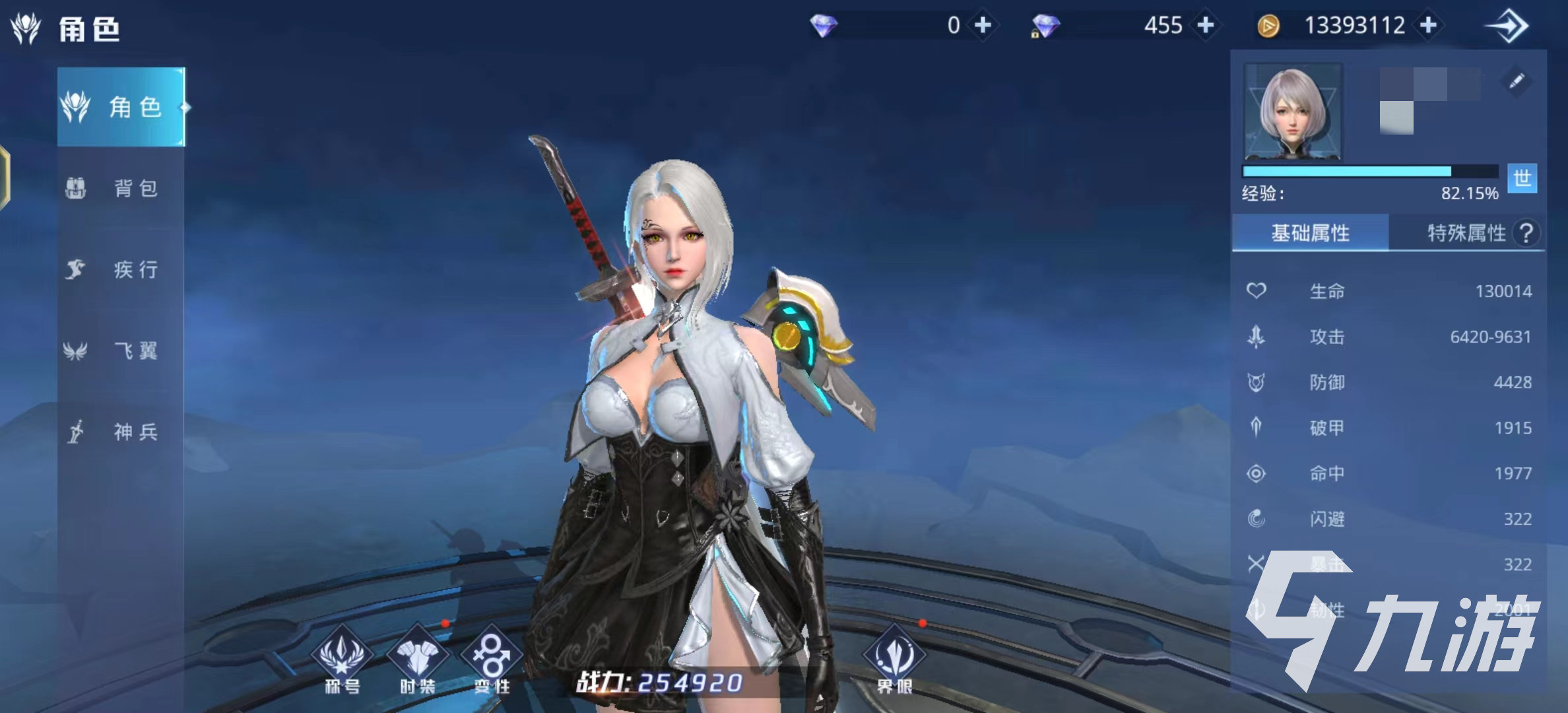Click the blue 世 button
Screen dimensions: 1568x713
coord(1522,178)
